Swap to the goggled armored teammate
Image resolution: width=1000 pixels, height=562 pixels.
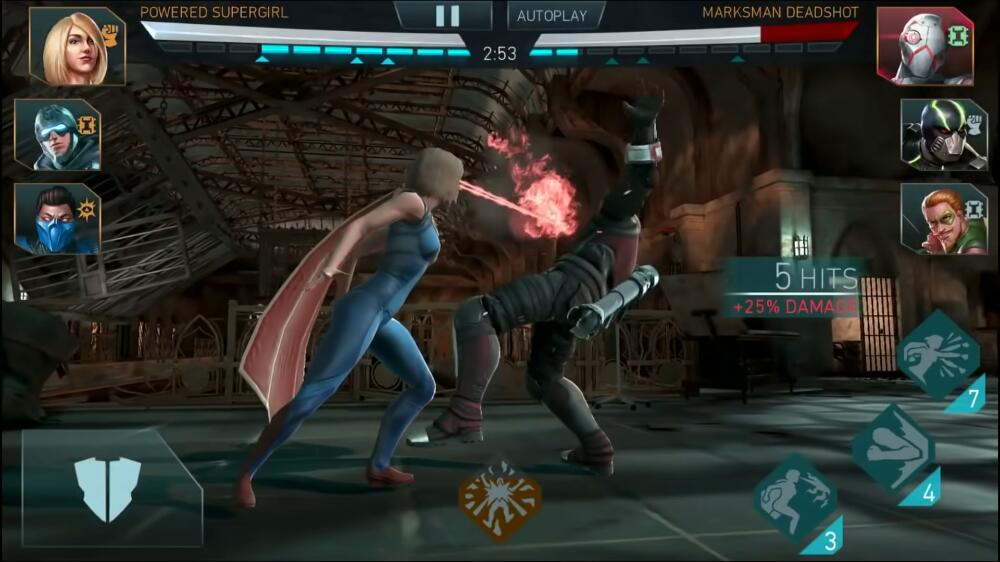(x=57, y=135)
